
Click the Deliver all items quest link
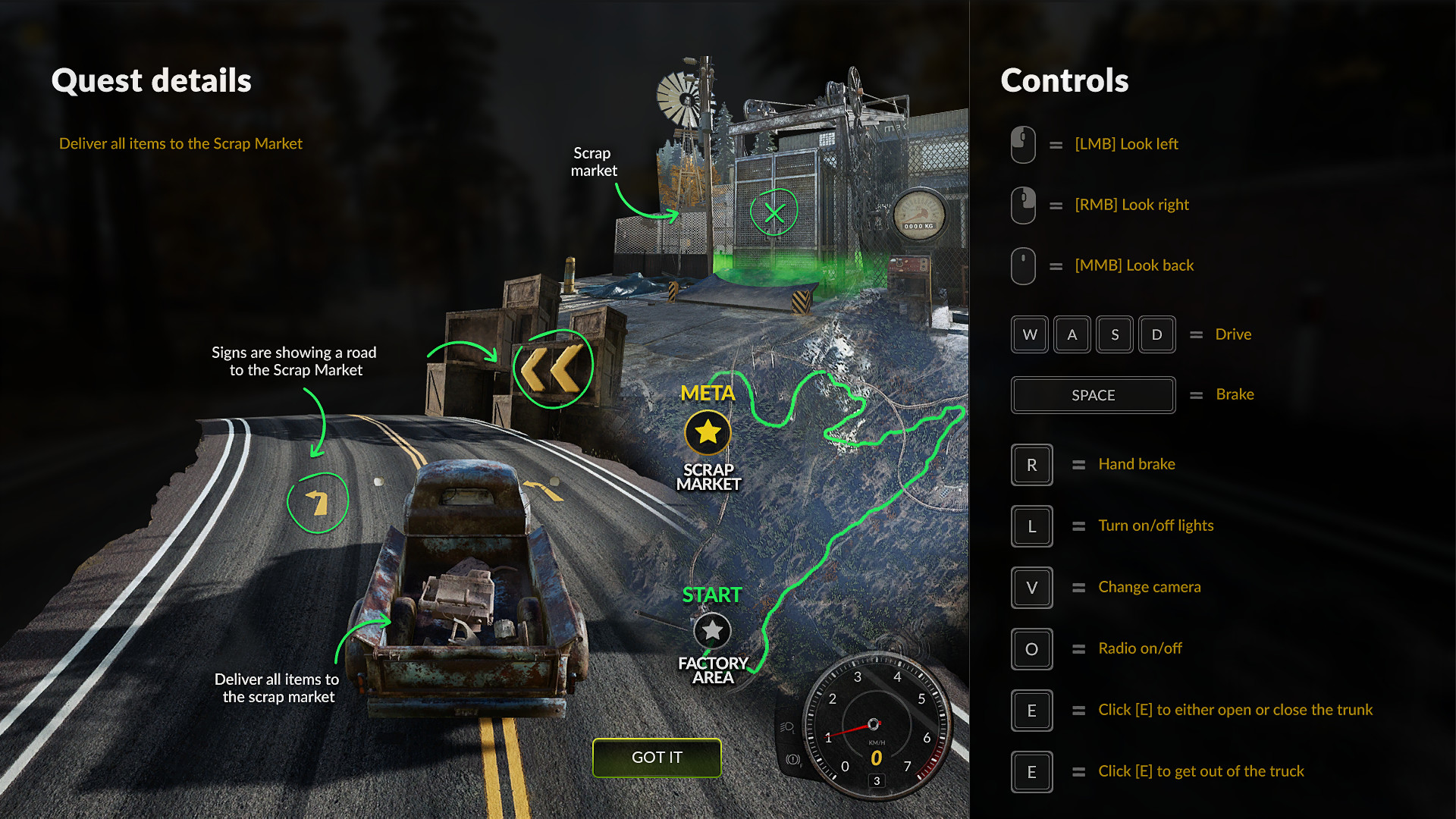click(x=180, y=143)
